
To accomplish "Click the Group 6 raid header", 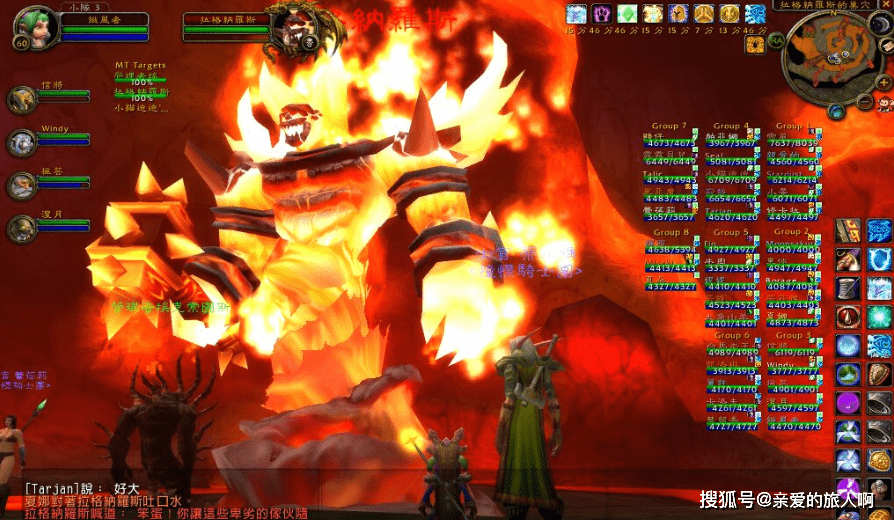I will pyautogui.click(x=731, y=336).
